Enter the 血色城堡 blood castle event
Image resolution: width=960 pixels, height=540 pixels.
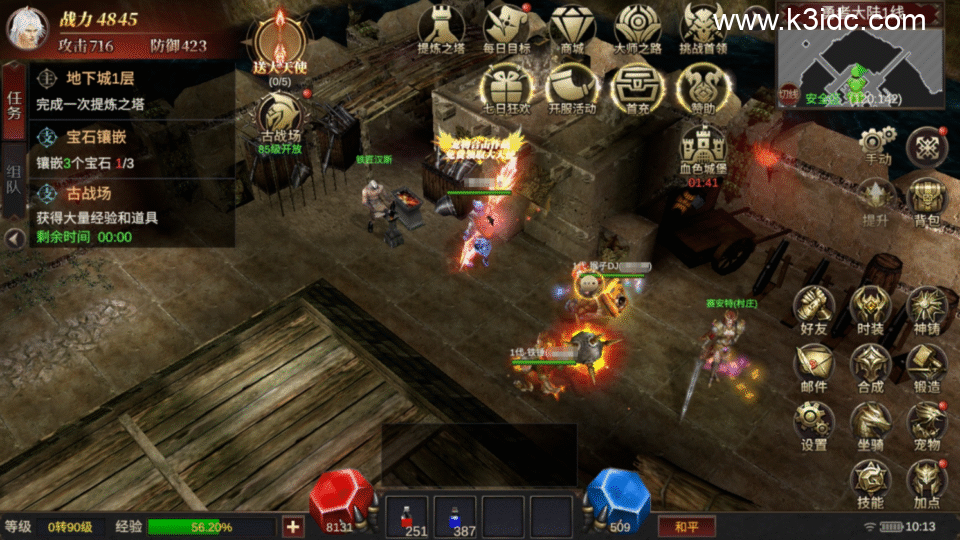[703, 150]
